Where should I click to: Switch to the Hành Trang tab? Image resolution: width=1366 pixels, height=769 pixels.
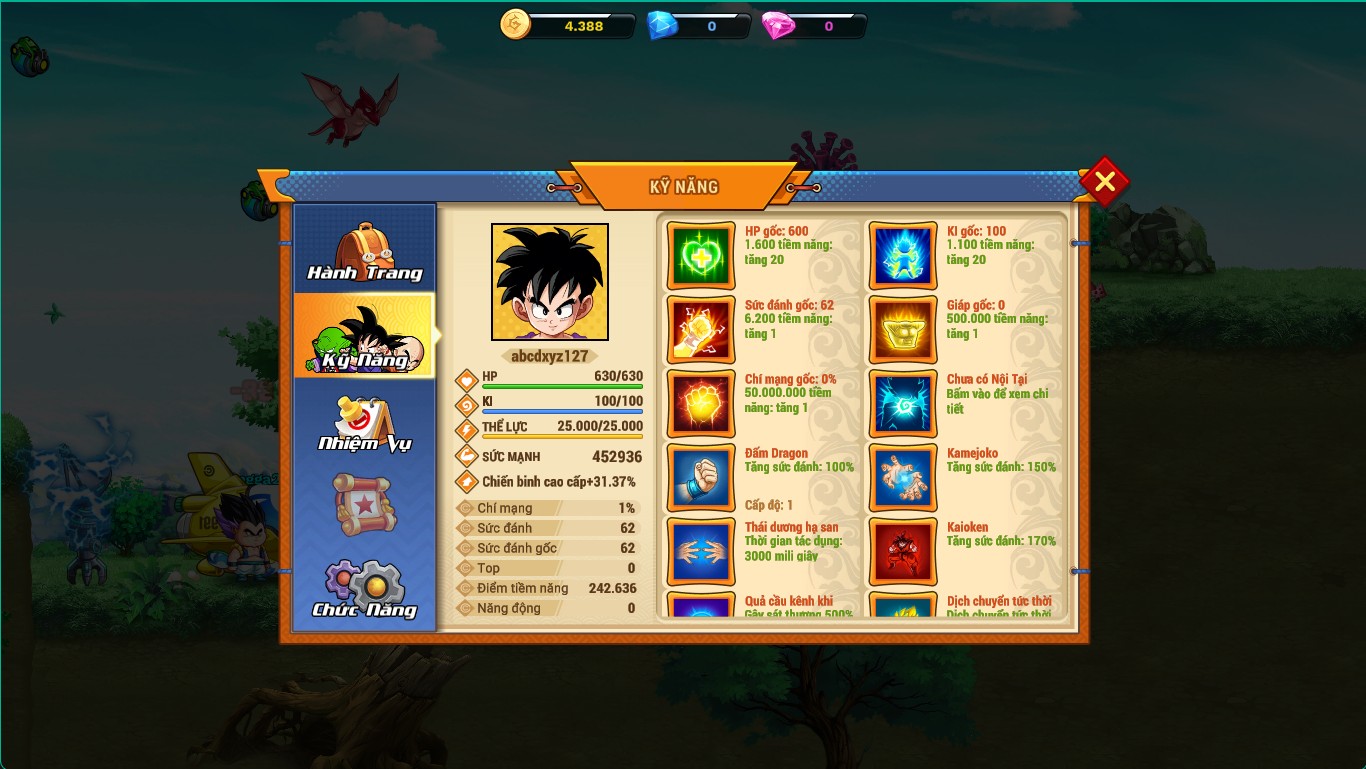(365, 250)
